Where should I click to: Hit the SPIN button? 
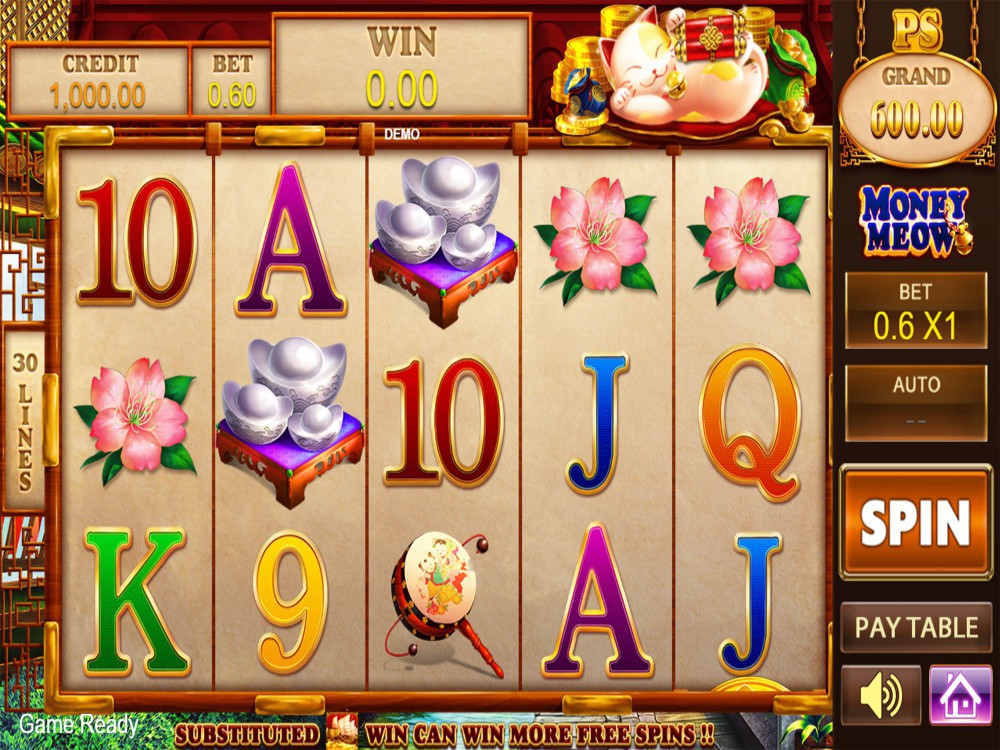point(915,521)
